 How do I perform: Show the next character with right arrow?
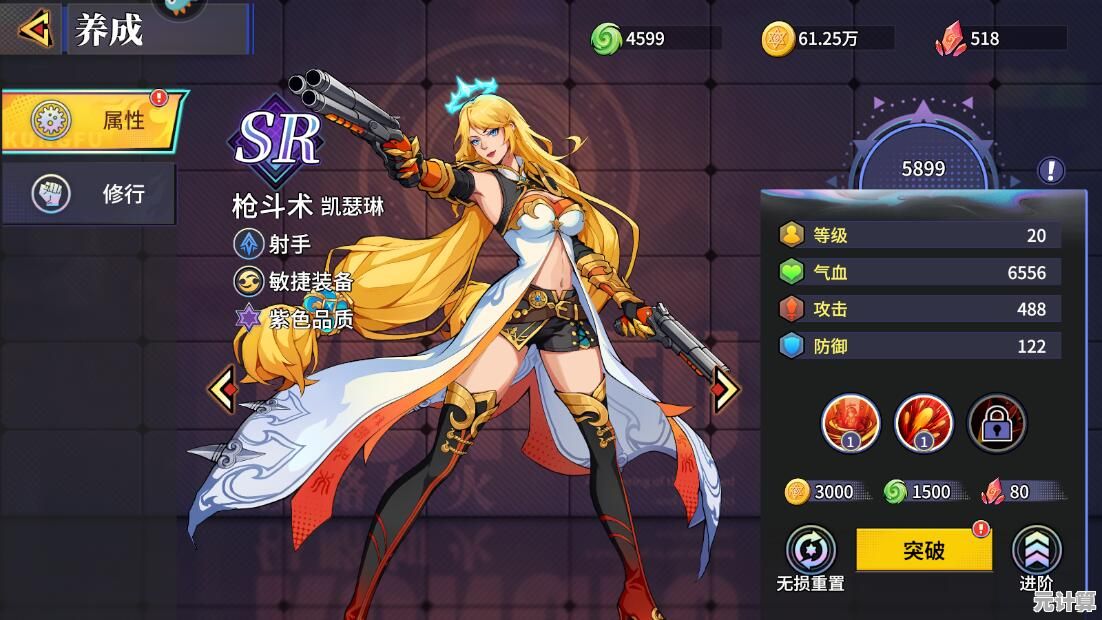[726, 390]
